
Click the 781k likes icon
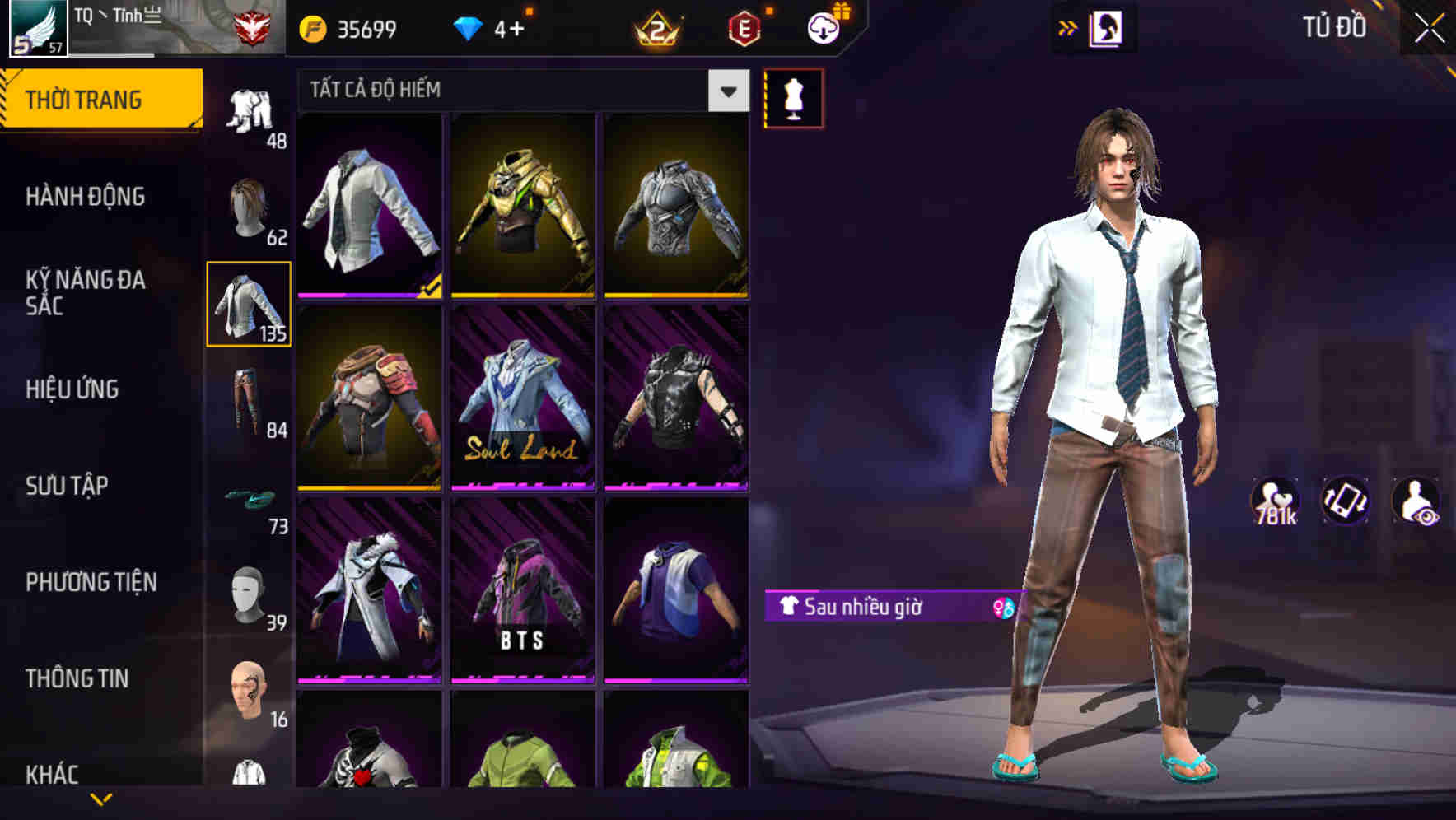click(x=1274, y=501)
